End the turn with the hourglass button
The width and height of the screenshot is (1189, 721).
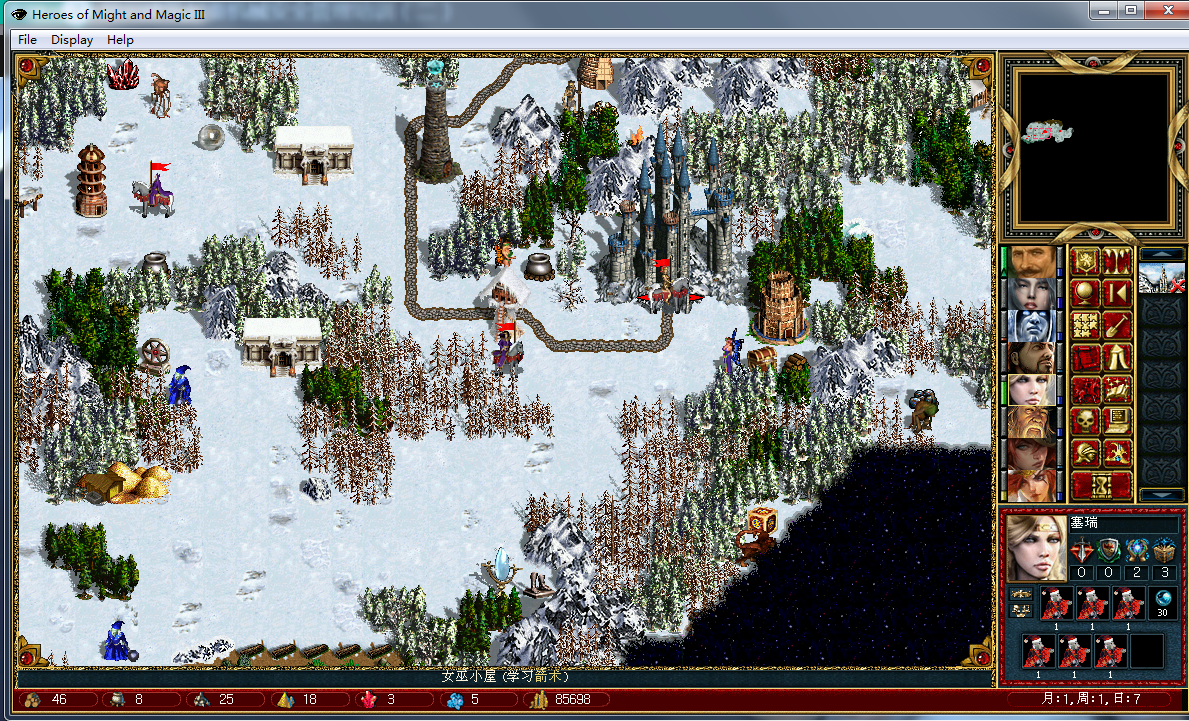click(x=1101, y=486)
